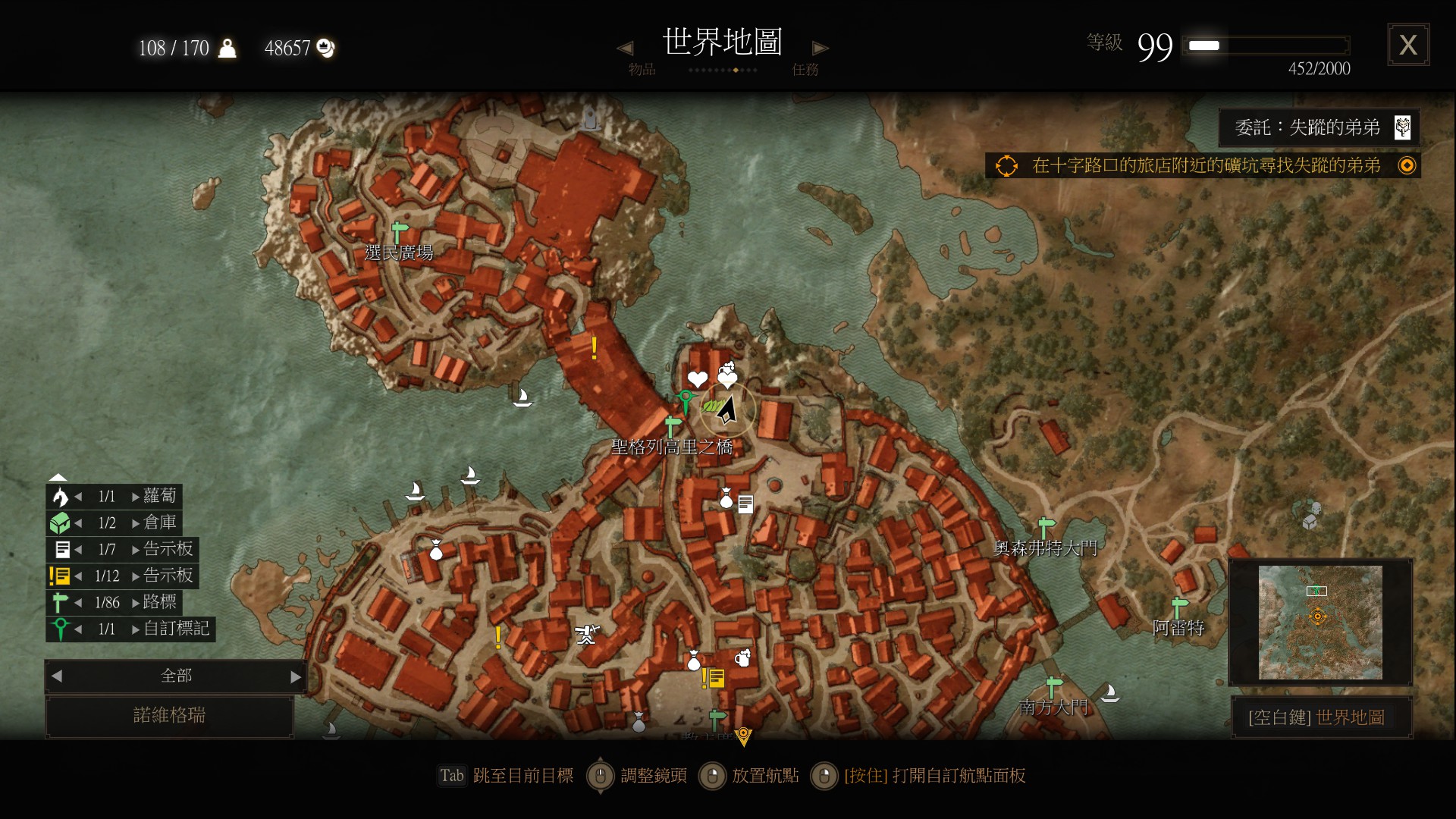Click the green custom pin marker on the map
The height and width of the screenshot is (819, 1456).
(x=686, y=400)
